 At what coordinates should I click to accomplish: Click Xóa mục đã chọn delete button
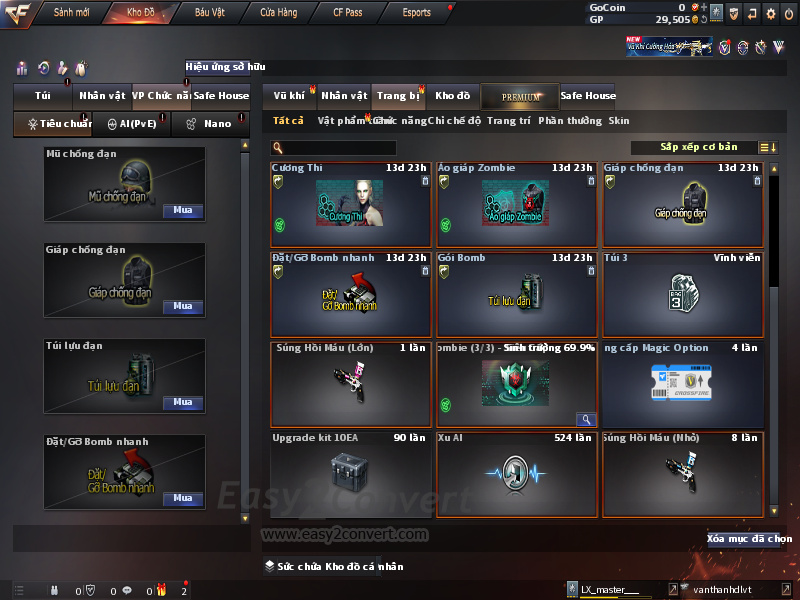(x=749, y=539)
